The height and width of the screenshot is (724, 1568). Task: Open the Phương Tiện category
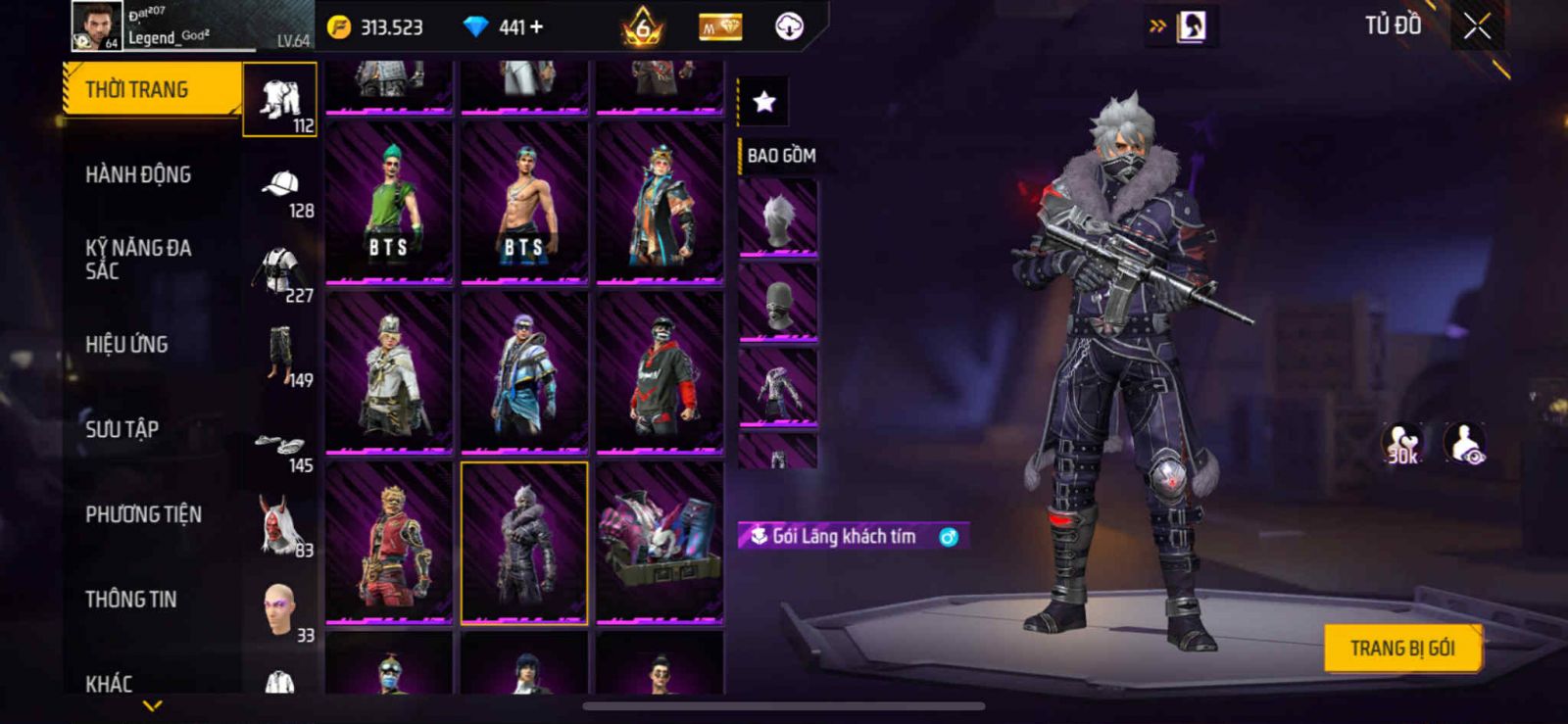tap(143, 514)
